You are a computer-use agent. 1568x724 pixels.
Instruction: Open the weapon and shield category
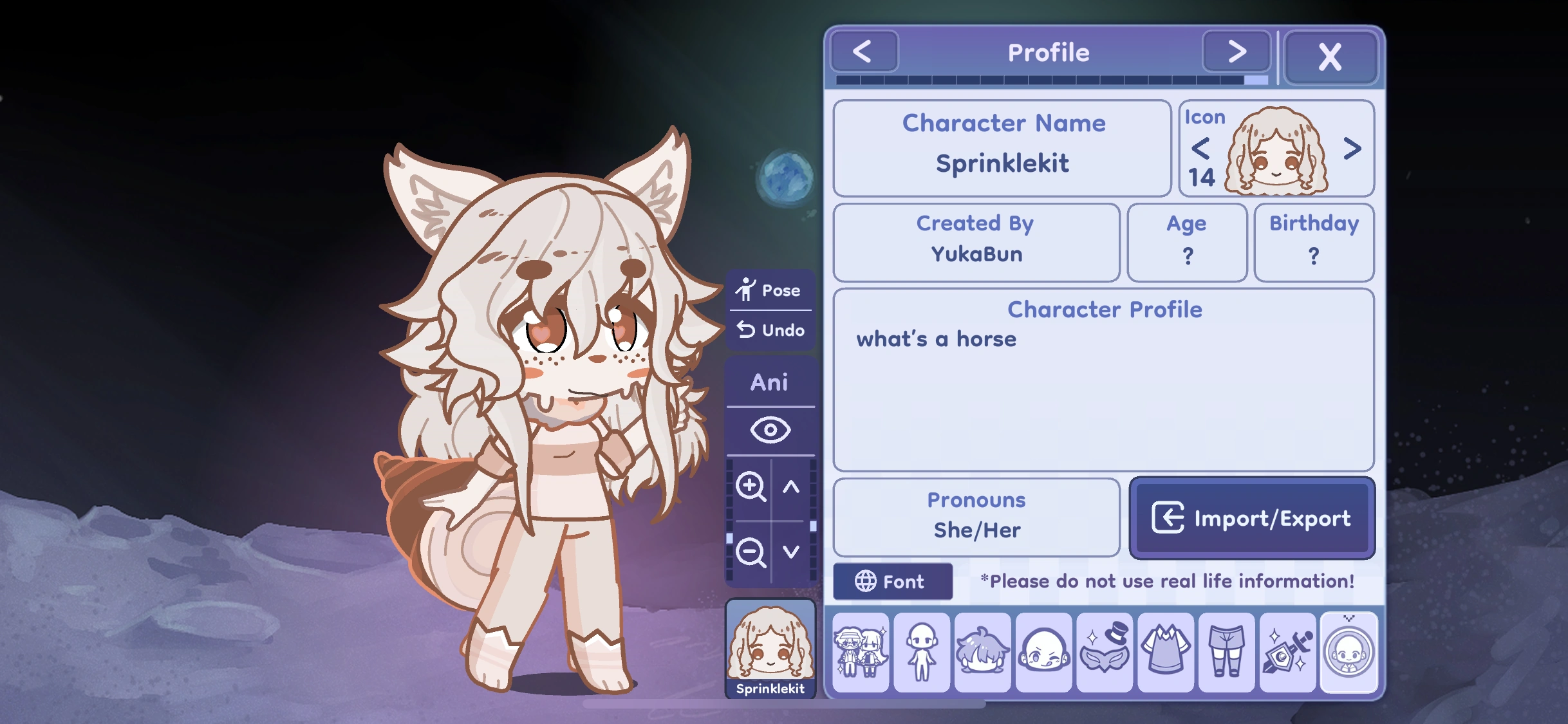(1287, 653)
